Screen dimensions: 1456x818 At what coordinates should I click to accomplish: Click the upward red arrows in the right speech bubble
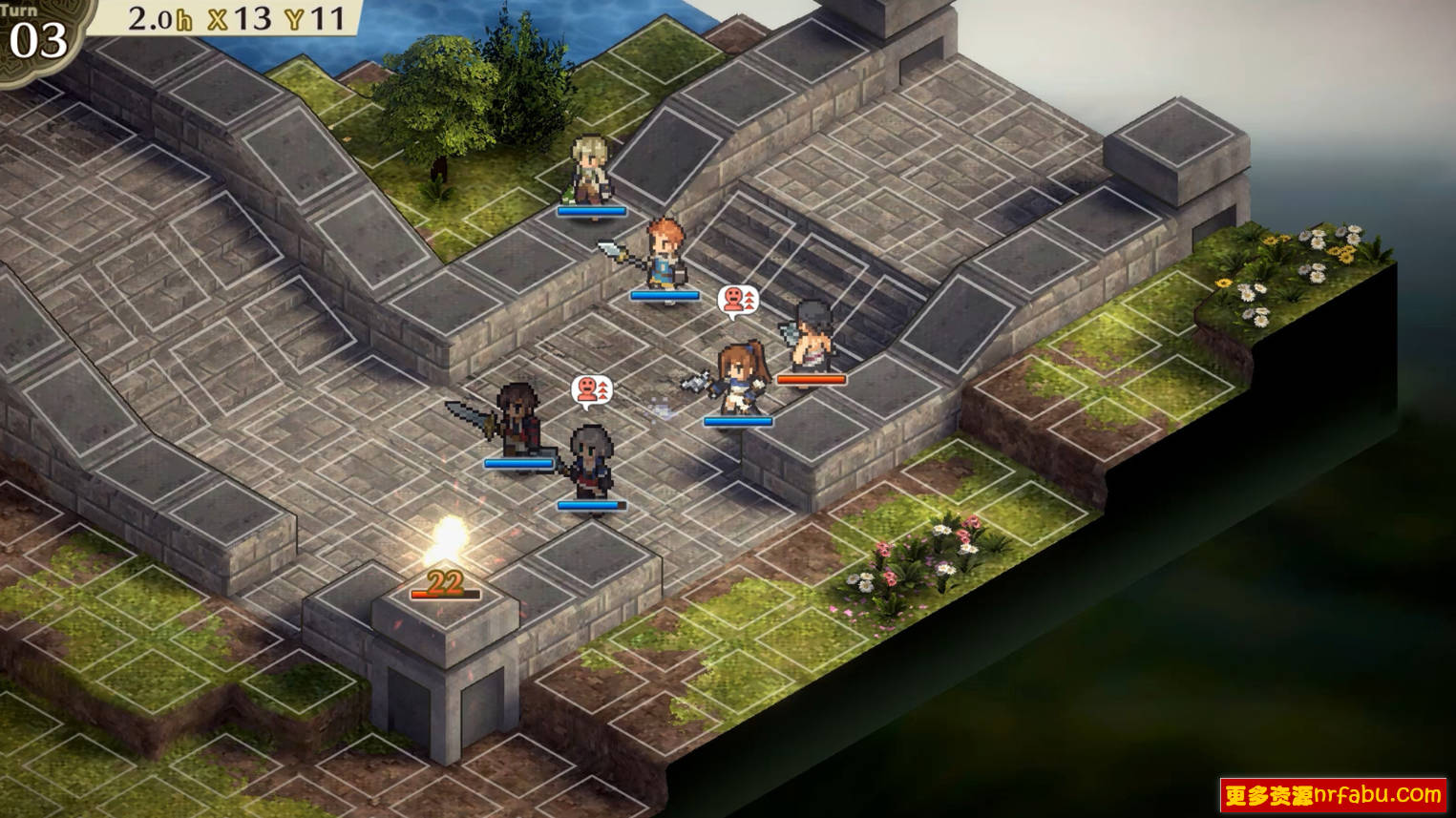pyautogui.click(x=749, y=300)
